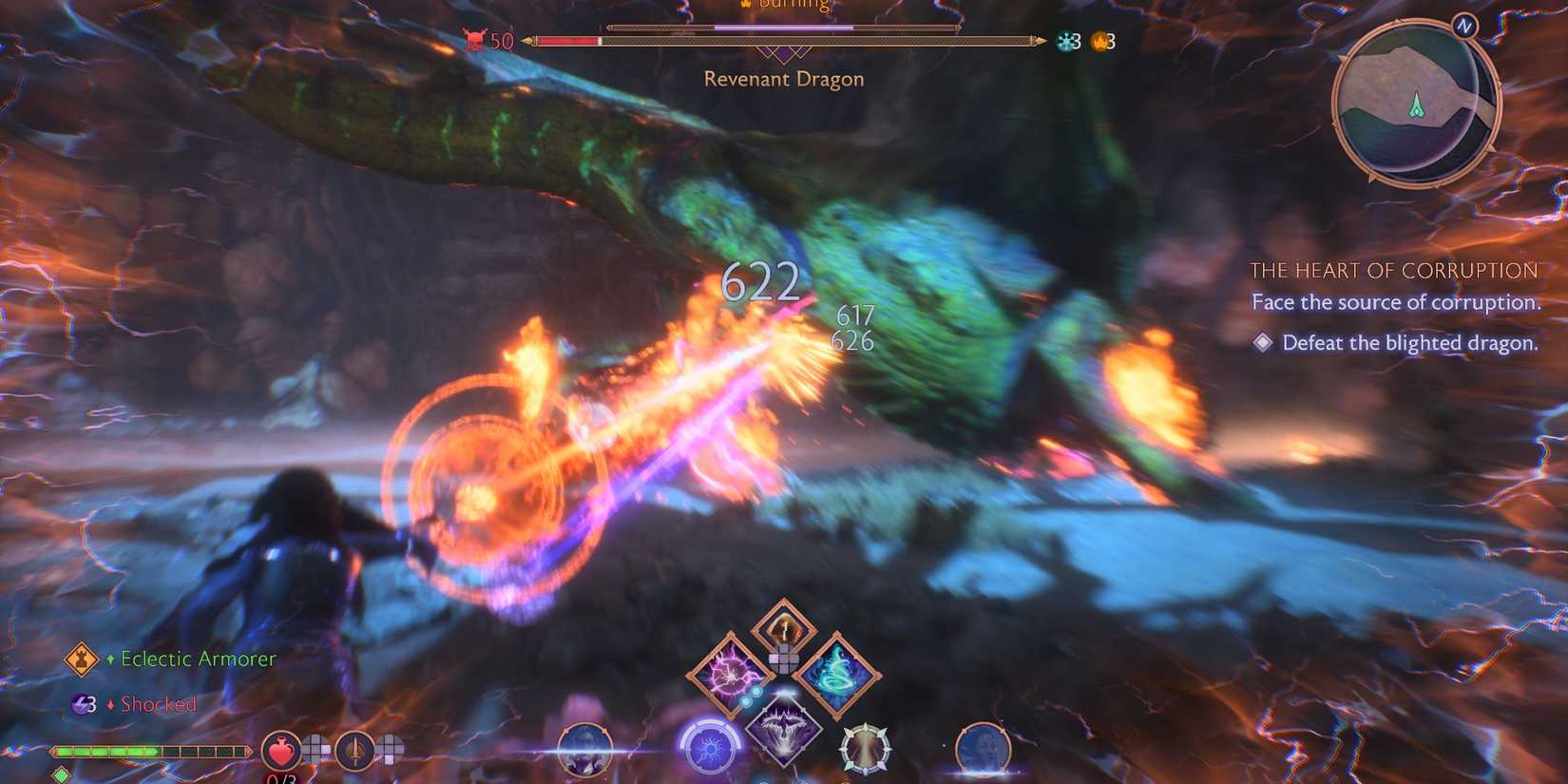Click the blue frost stack indicator near boss bar

click(x=1066, y=41)
